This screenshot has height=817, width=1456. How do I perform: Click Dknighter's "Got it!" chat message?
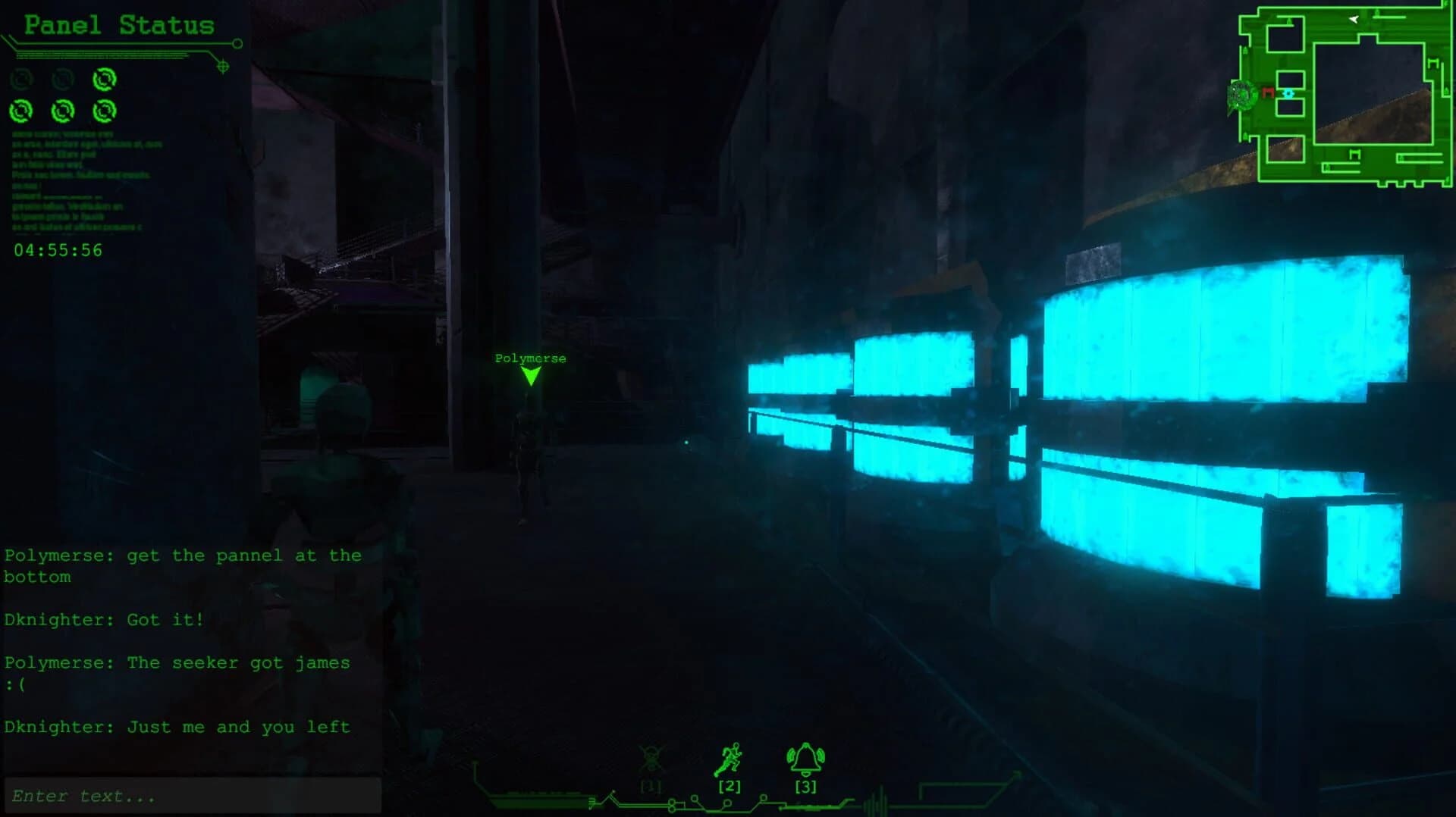tap(102, 619)
